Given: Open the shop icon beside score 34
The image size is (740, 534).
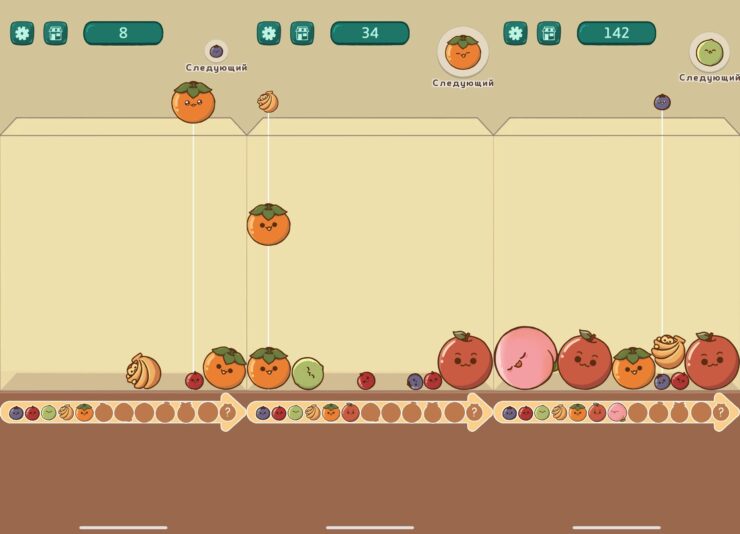Looking at the screenshot, I should click(x=302, y=33).
